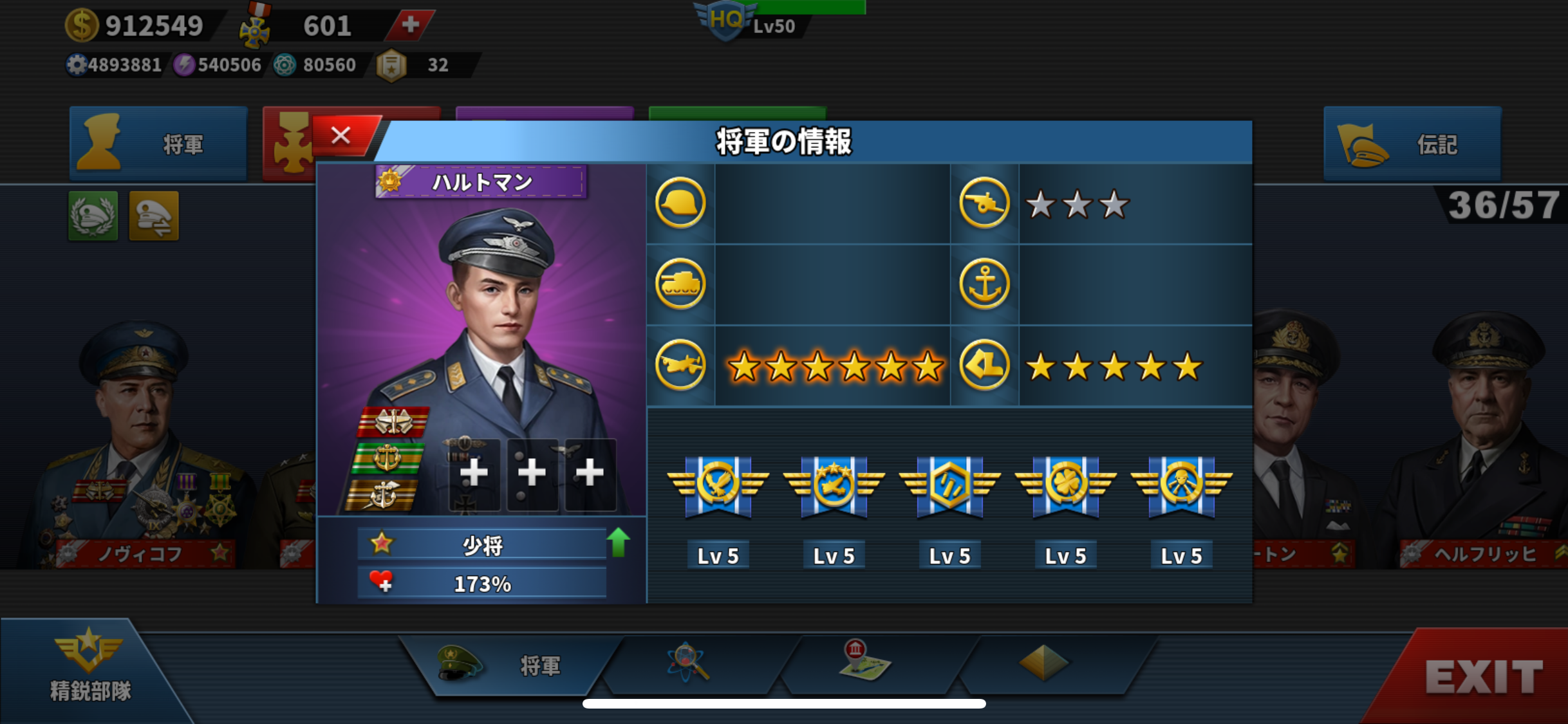
Task: Open the atom research tab
Action: [689, 663]
